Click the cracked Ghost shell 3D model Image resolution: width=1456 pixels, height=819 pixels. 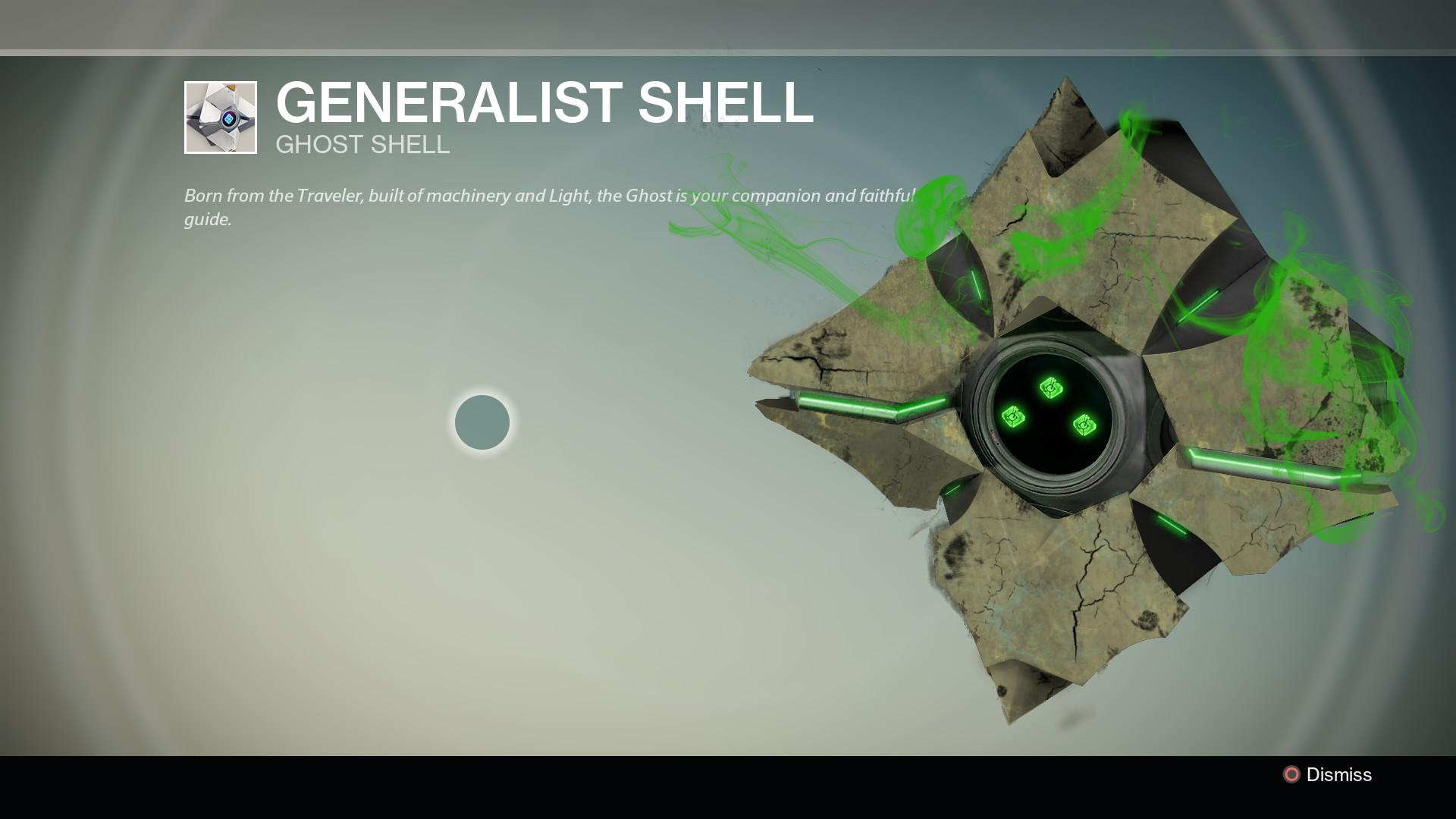pyautogui.click(x=1062, y=227)
